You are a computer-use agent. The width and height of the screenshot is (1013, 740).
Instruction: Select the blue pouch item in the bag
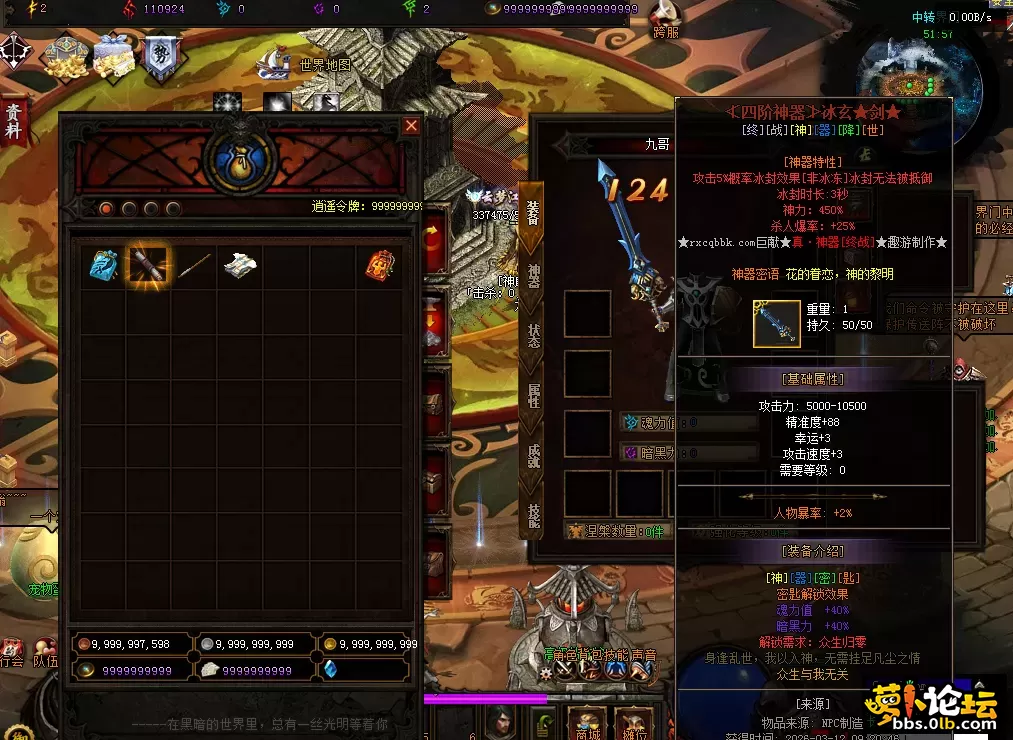[104, 266]
